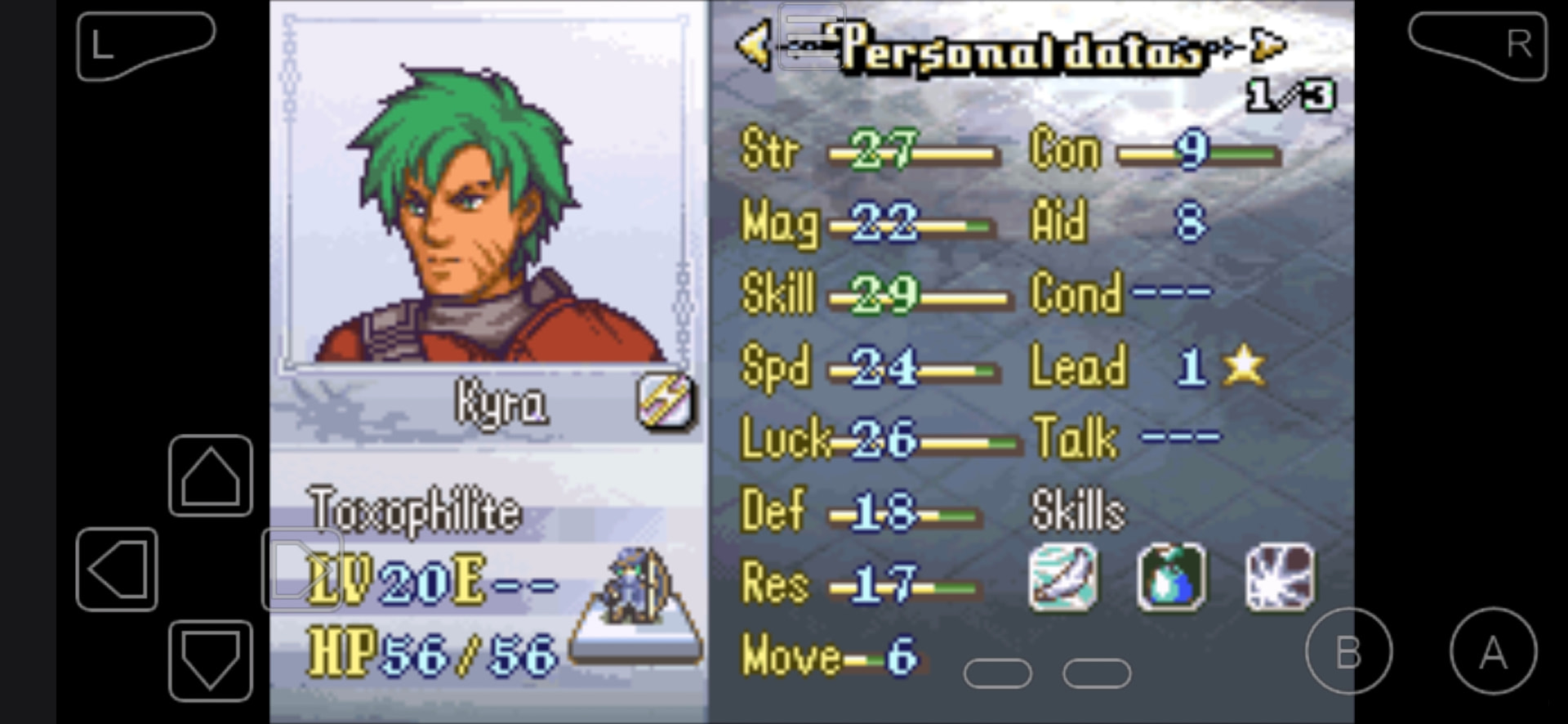The height and width of the screenshot is (724, 1568).
Task: Go to previous page with left arrow
Action: tap(753, 46)
